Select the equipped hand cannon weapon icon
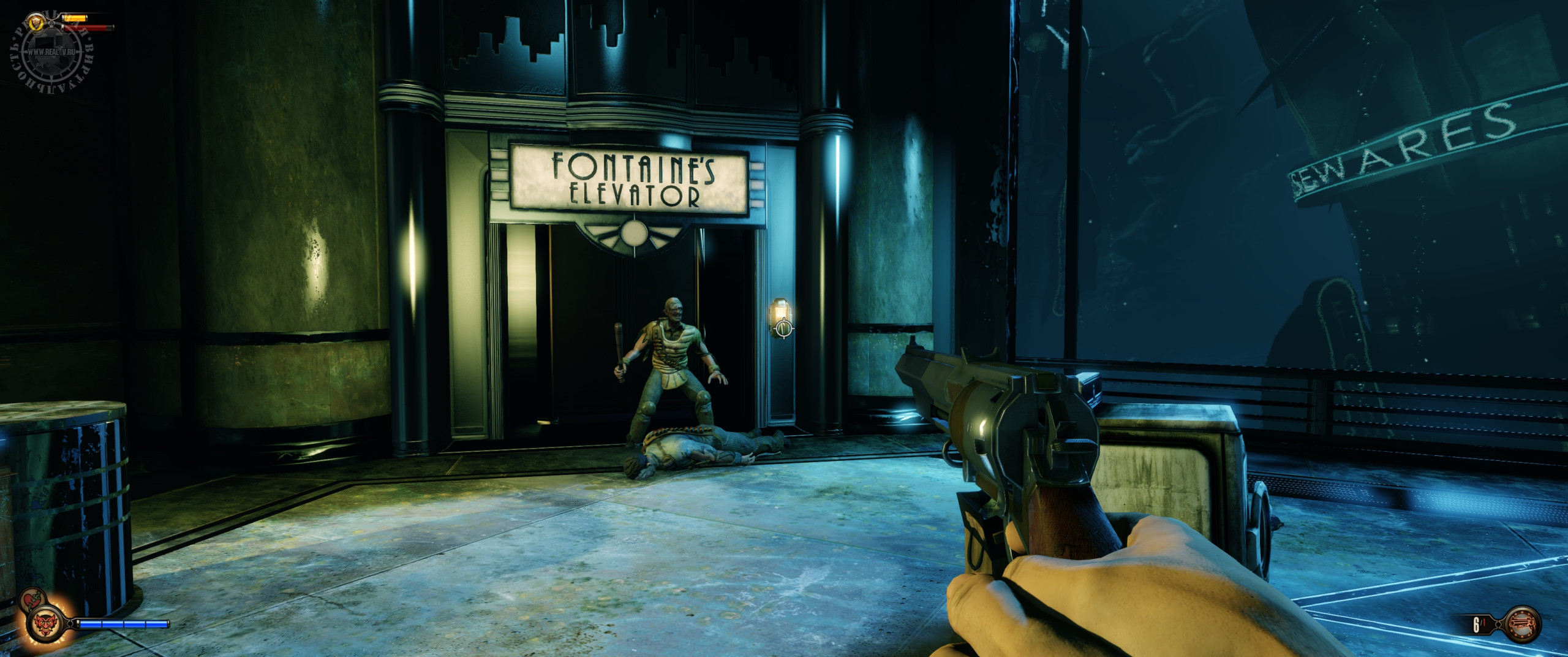This screenshot has width=1568, height=657. click(x=1522, y=624)
